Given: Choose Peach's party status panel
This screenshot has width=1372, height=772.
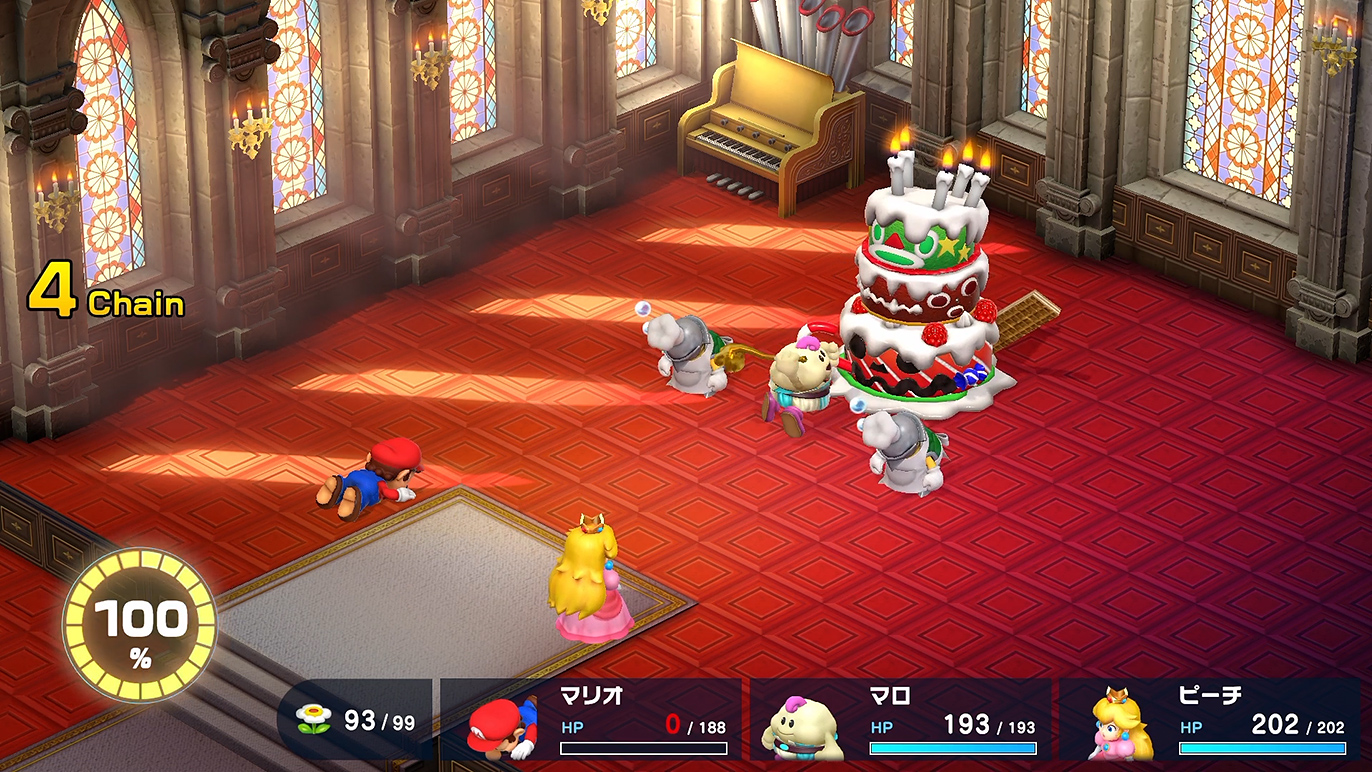Looking at the screenshot, I should tap(1210, 720).
